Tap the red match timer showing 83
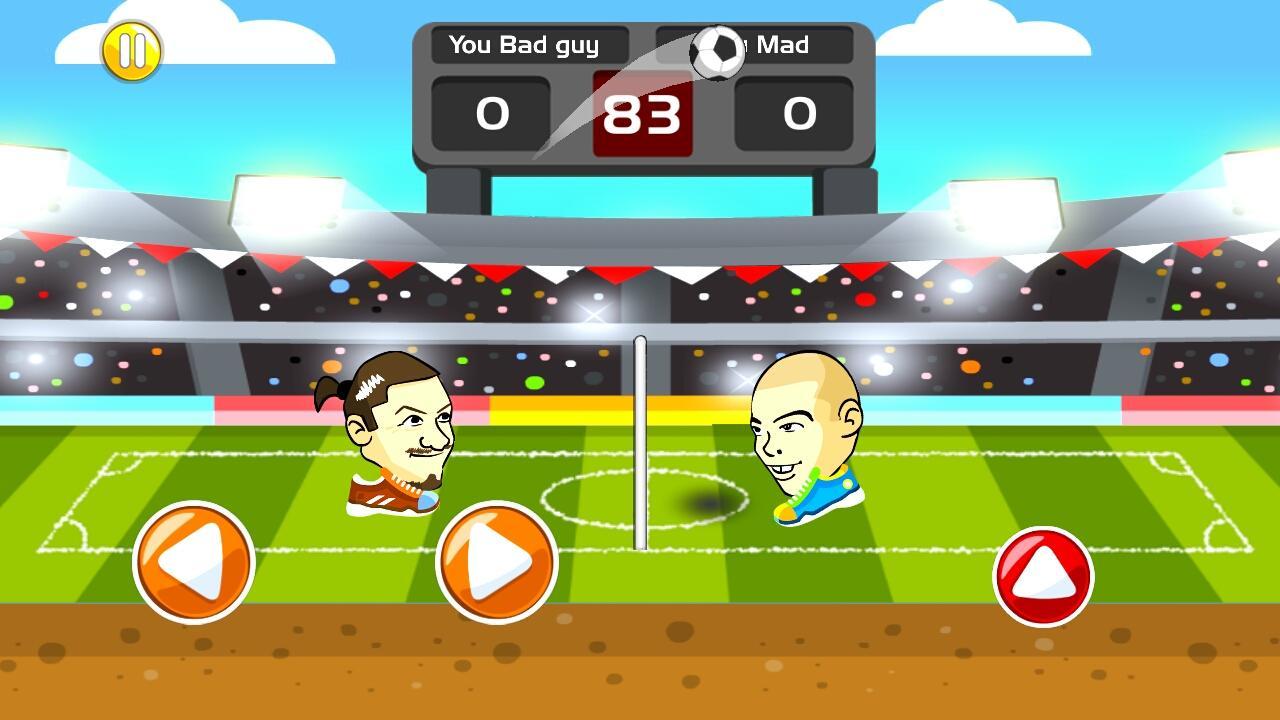Screen dimensions: 1280x720 [641, 113]
